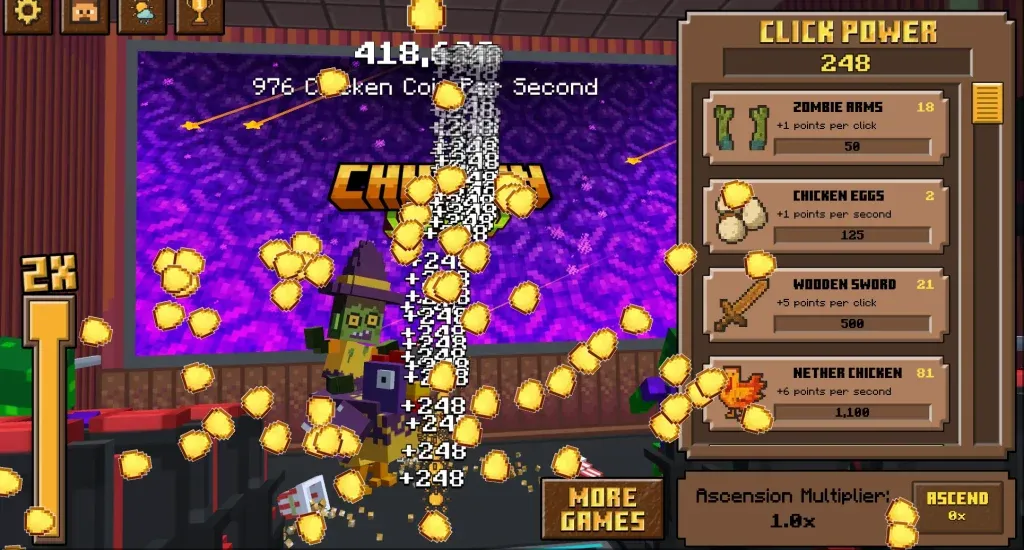Open the character face skins button
The image size is (1024, 550).
[85, 15]
